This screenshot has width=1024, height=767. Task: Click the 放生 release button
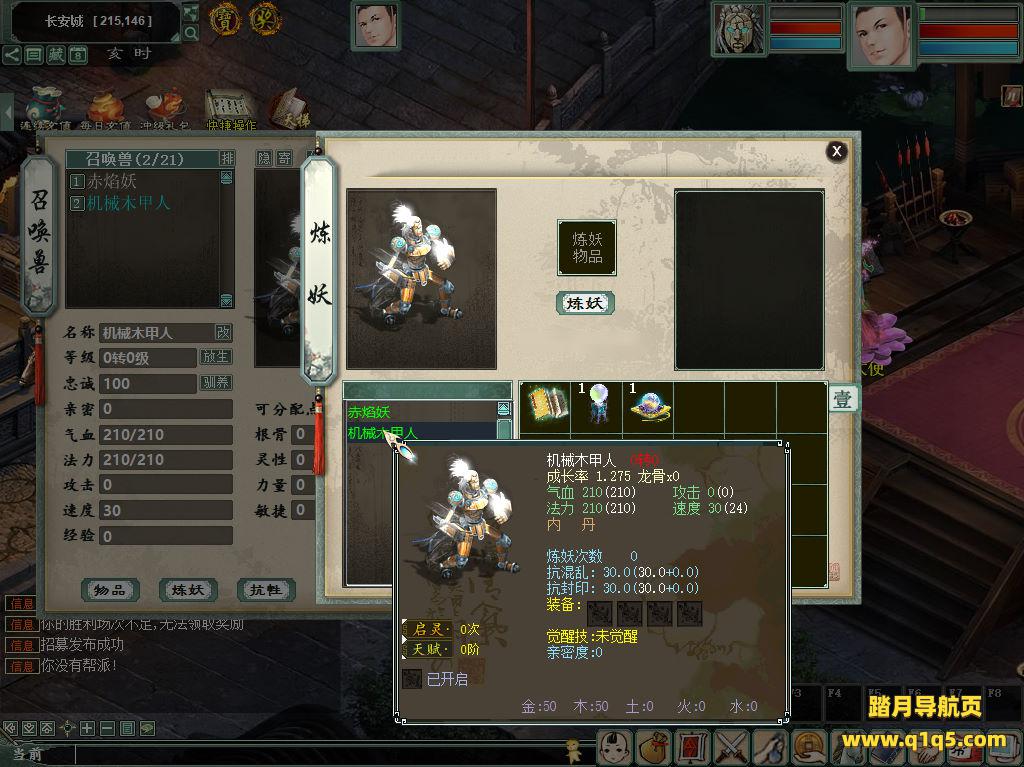[216, 357]
